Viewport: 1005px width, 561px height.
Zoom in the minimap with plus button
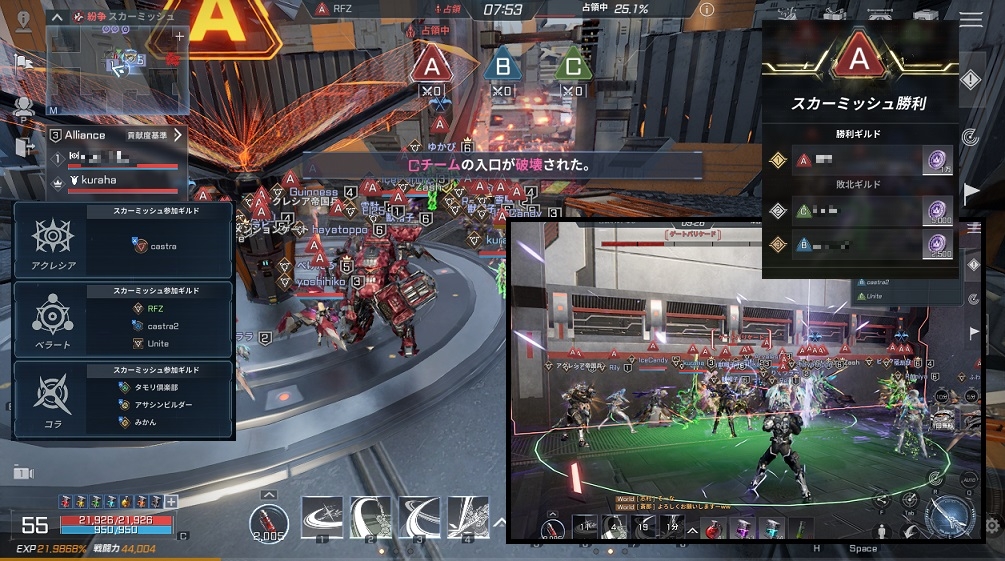(179, 36)
